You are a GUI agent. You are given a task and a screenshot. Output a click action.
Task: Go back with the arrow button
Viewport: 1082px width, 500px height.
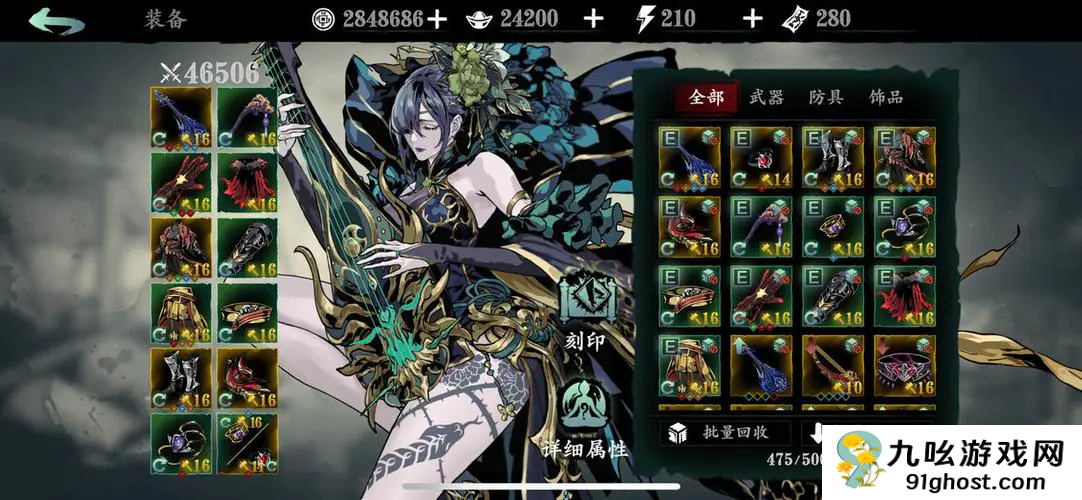[57, 19]
